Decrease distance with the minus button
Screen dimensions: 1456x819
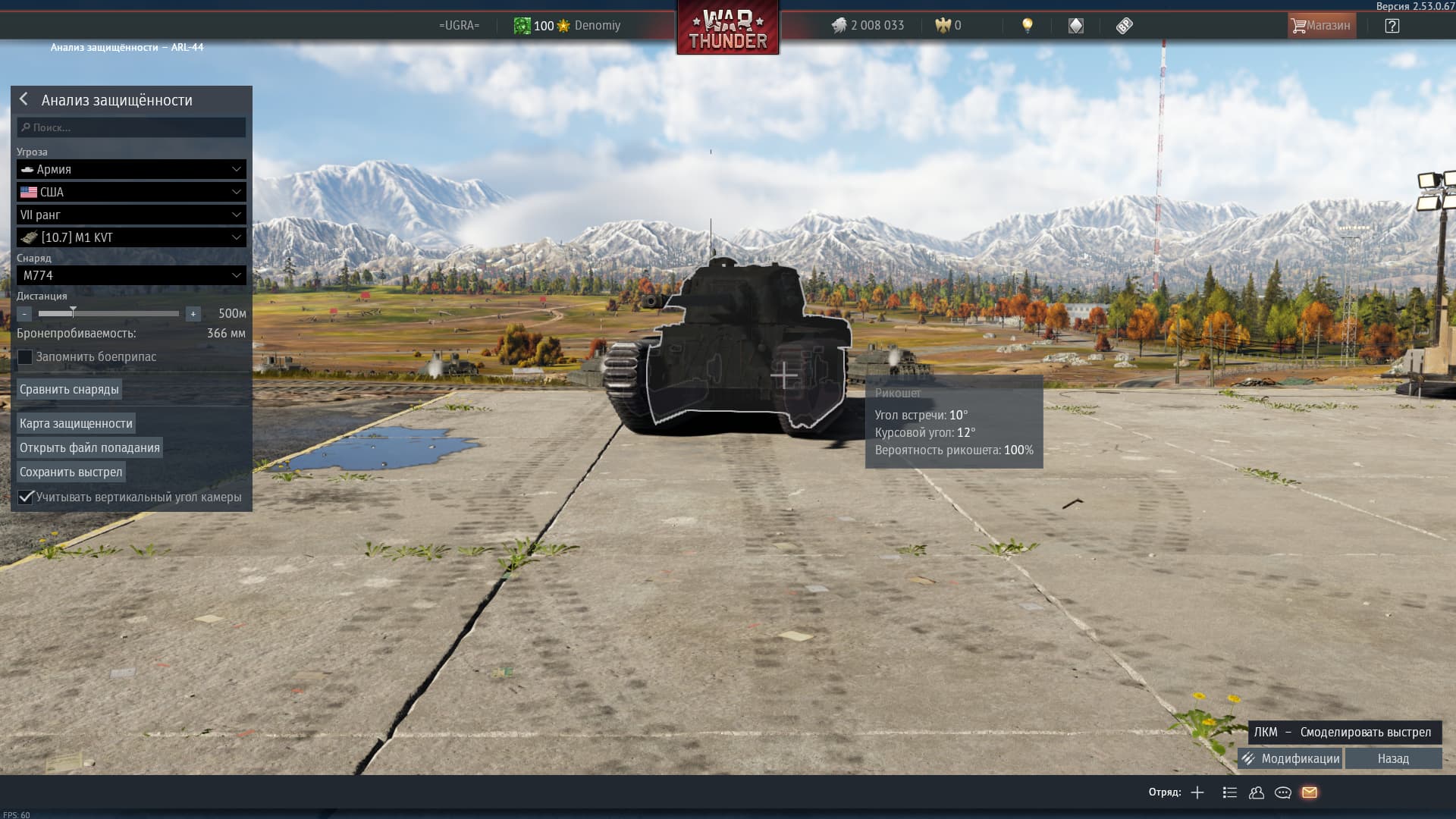(25, 314)
